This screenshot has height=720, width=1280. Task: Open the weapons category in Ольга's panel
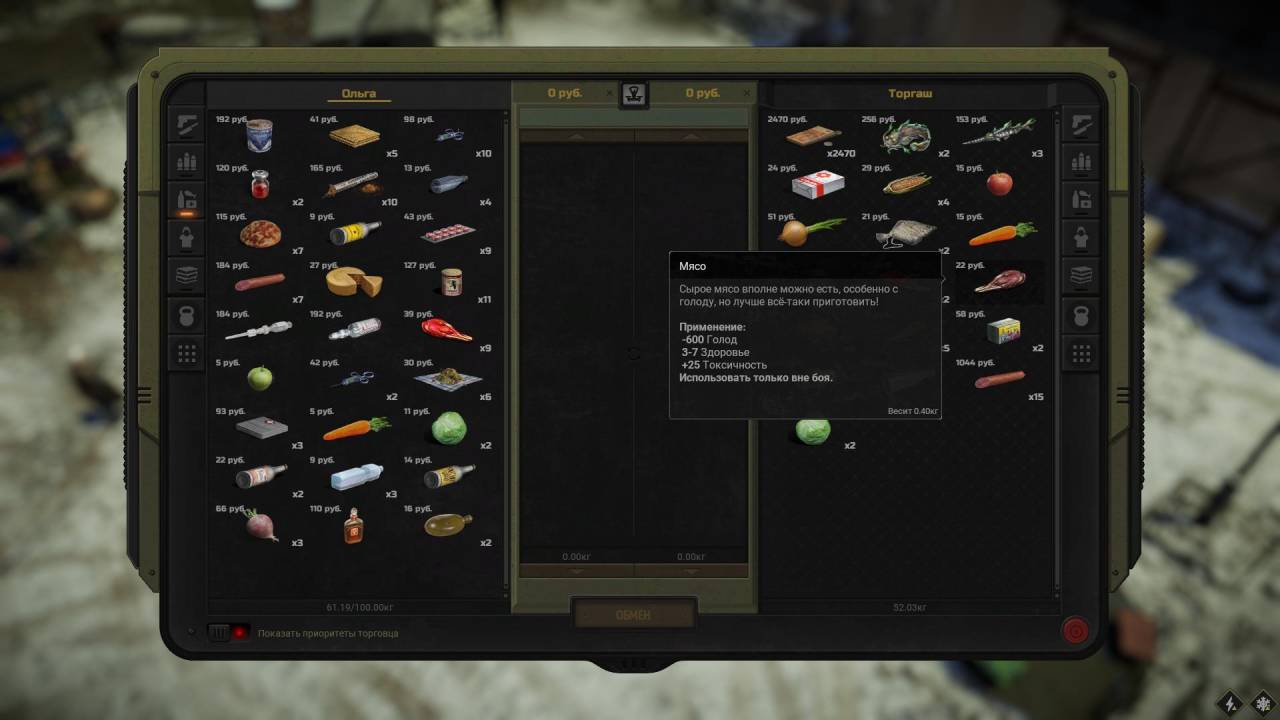(187, 124)
